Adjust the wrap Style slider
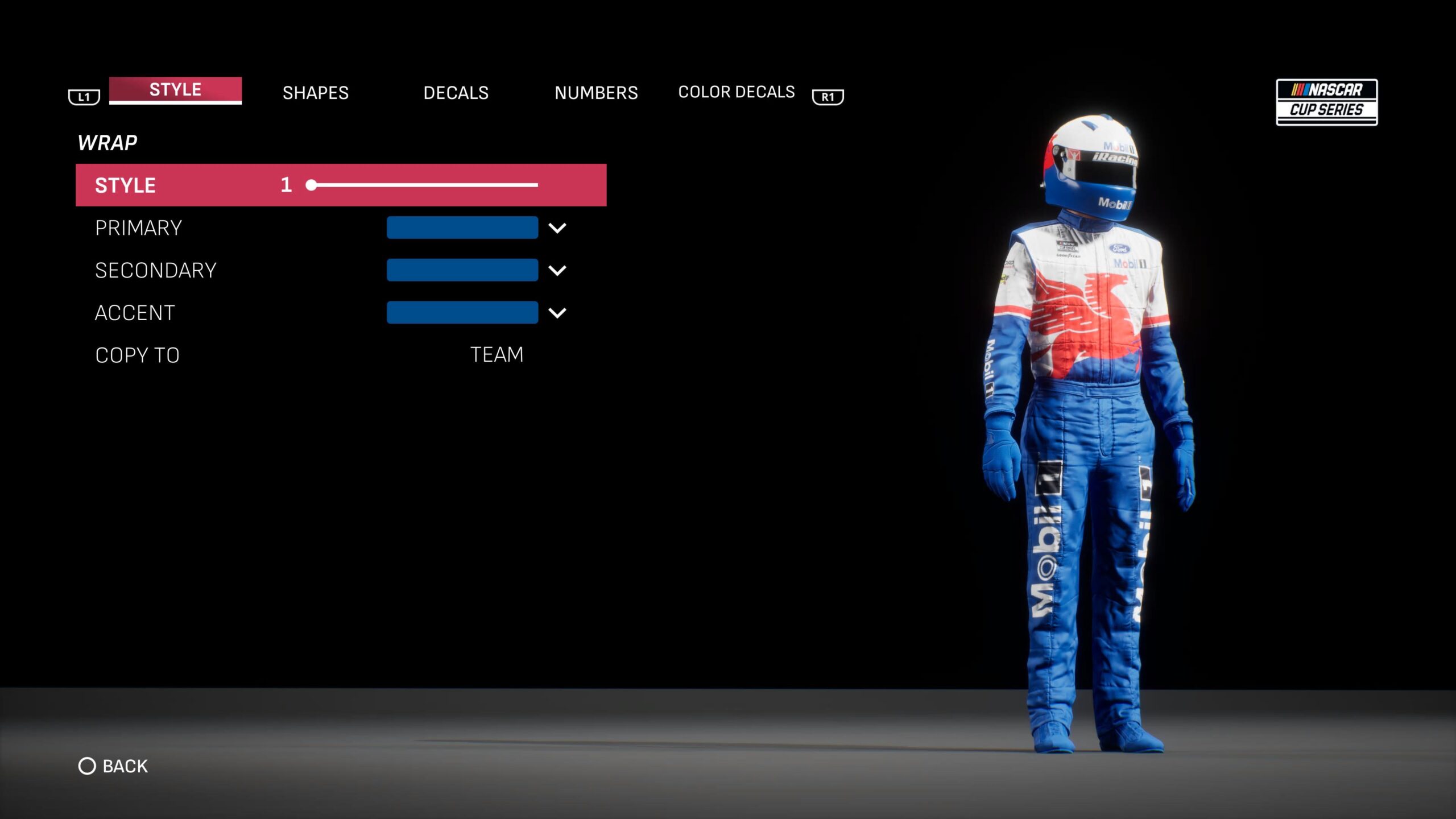 tap(424, 185)
